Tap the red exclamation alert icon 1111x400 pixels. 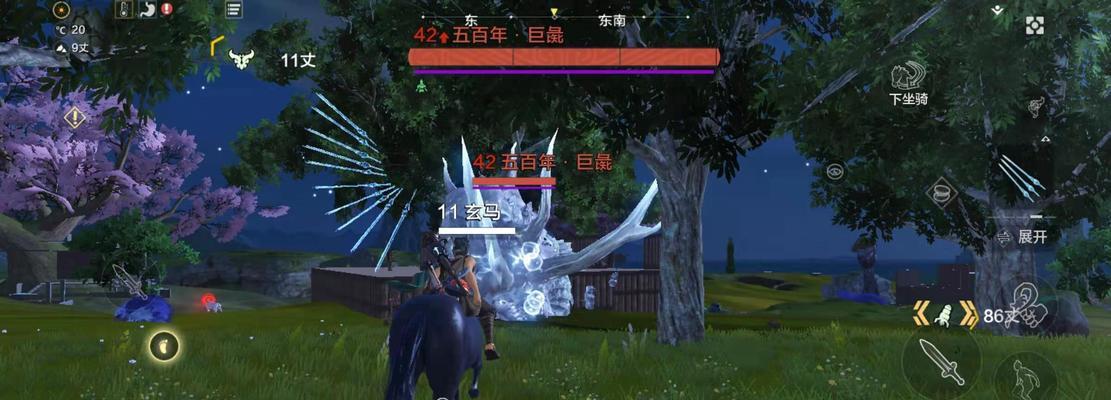[166, 9]
